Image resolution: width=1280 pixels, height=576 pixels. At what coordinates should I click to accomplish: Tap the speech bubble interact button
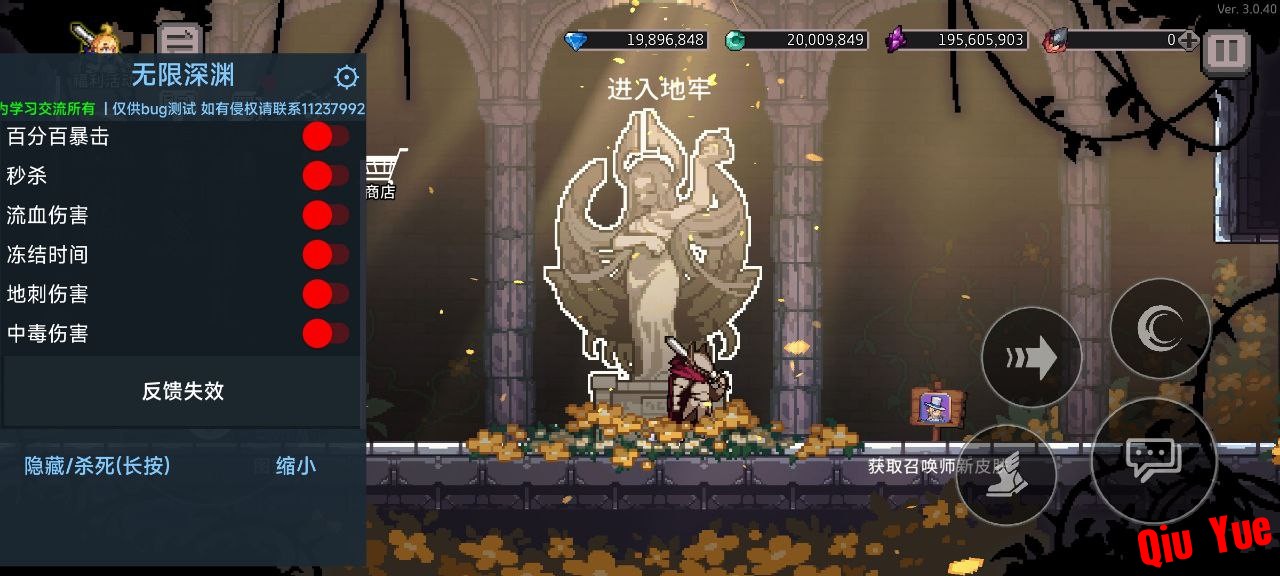pyautogui.click(x=1153, y=460)
